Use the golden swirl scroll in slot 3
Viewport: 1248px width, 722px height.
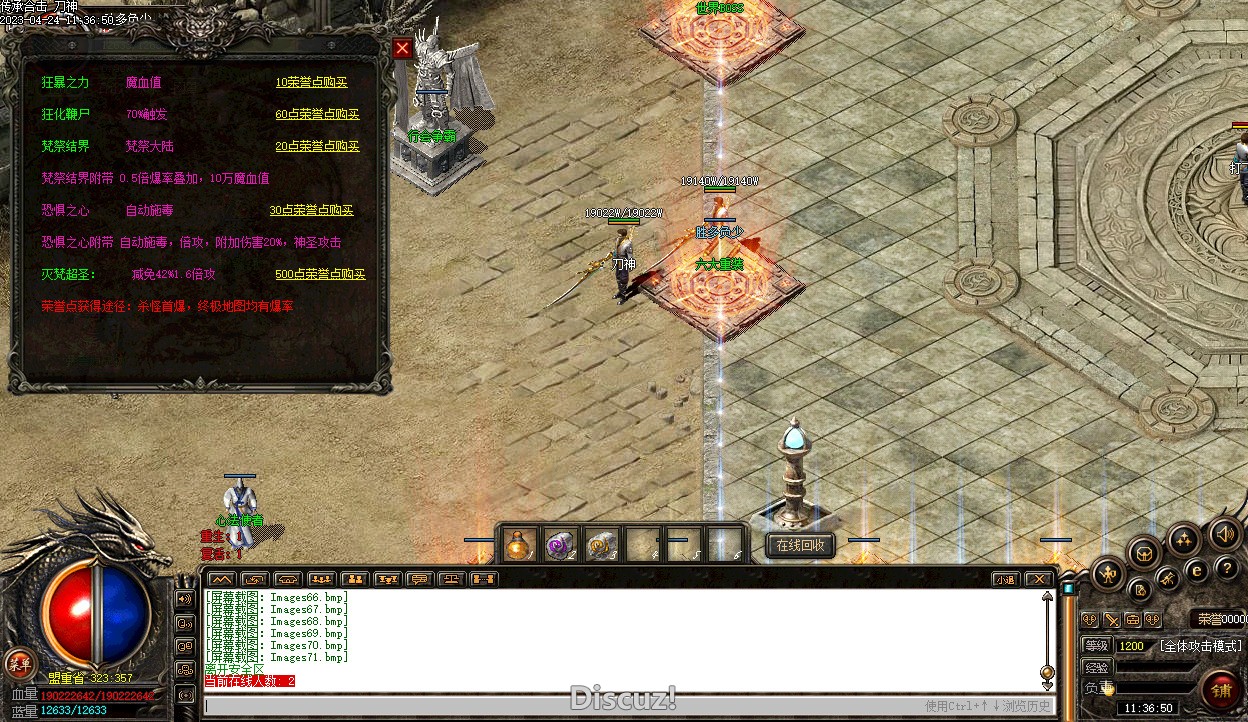(600, 545)
